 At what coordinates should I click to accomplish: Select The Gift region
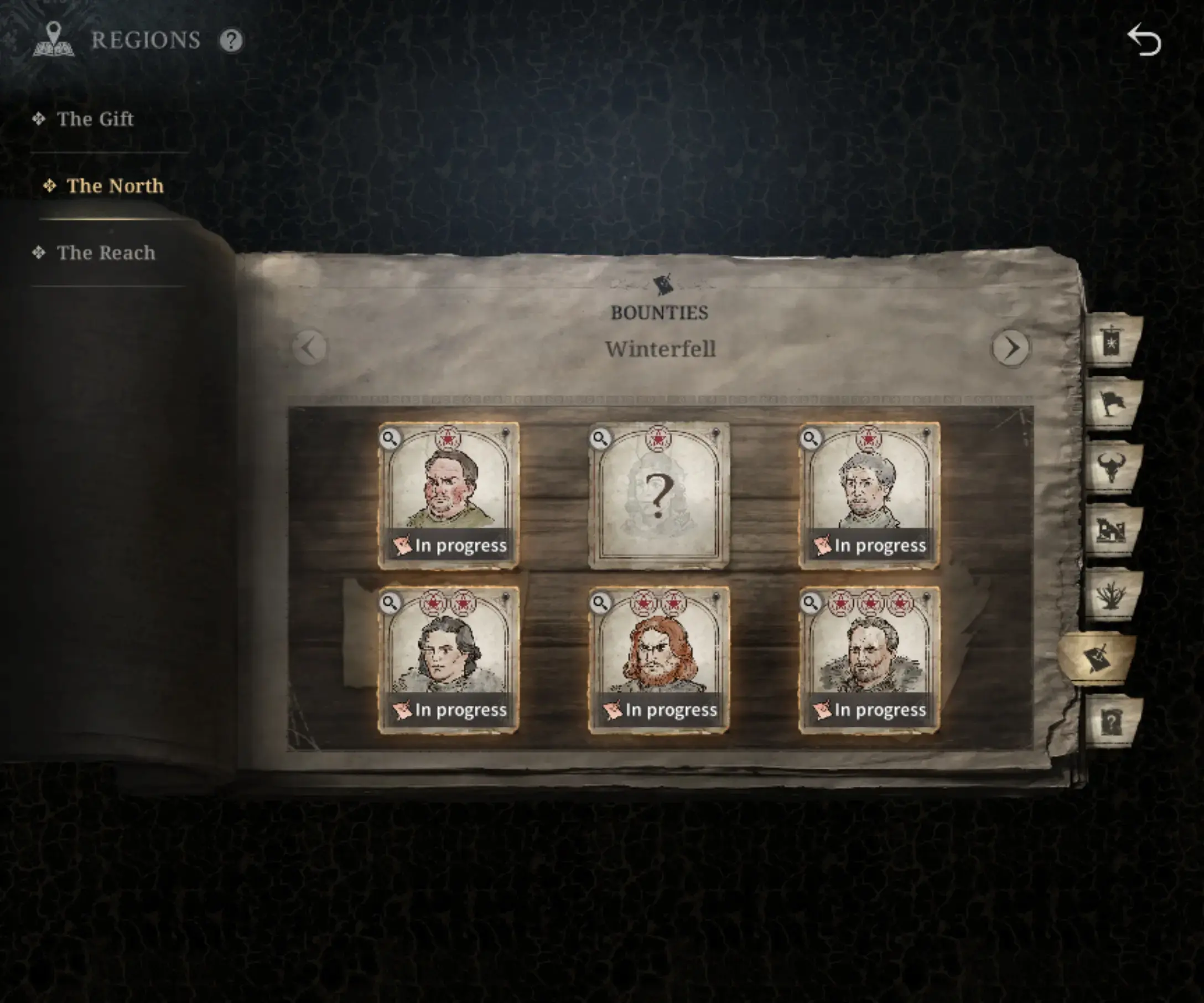pyautogui.click(x=95, y=119)
